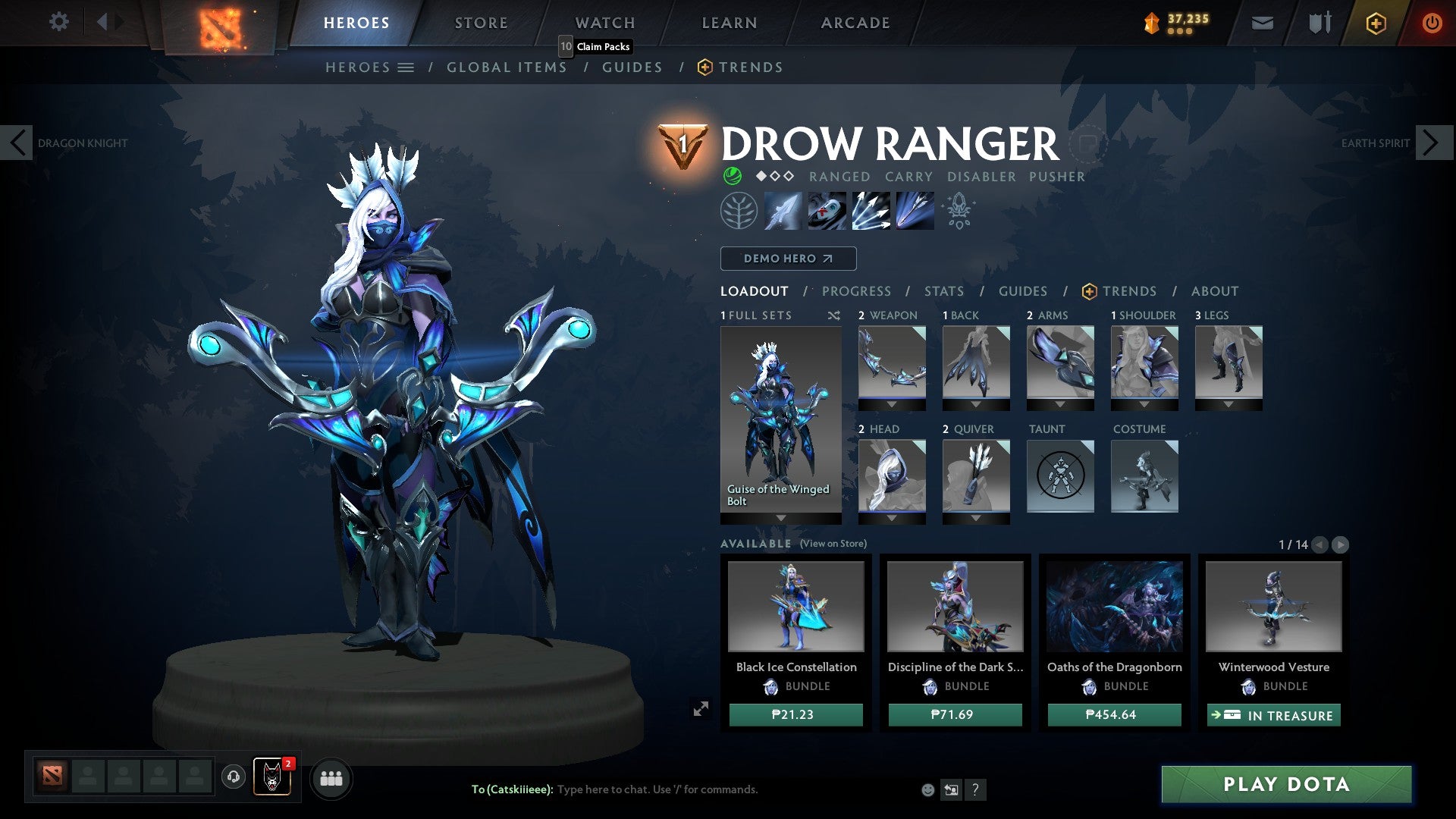The height and width of the screenshot is (819, 1456).
Task: Expand the Heroes hamburger menu
Action: click(x=407, y=67)
